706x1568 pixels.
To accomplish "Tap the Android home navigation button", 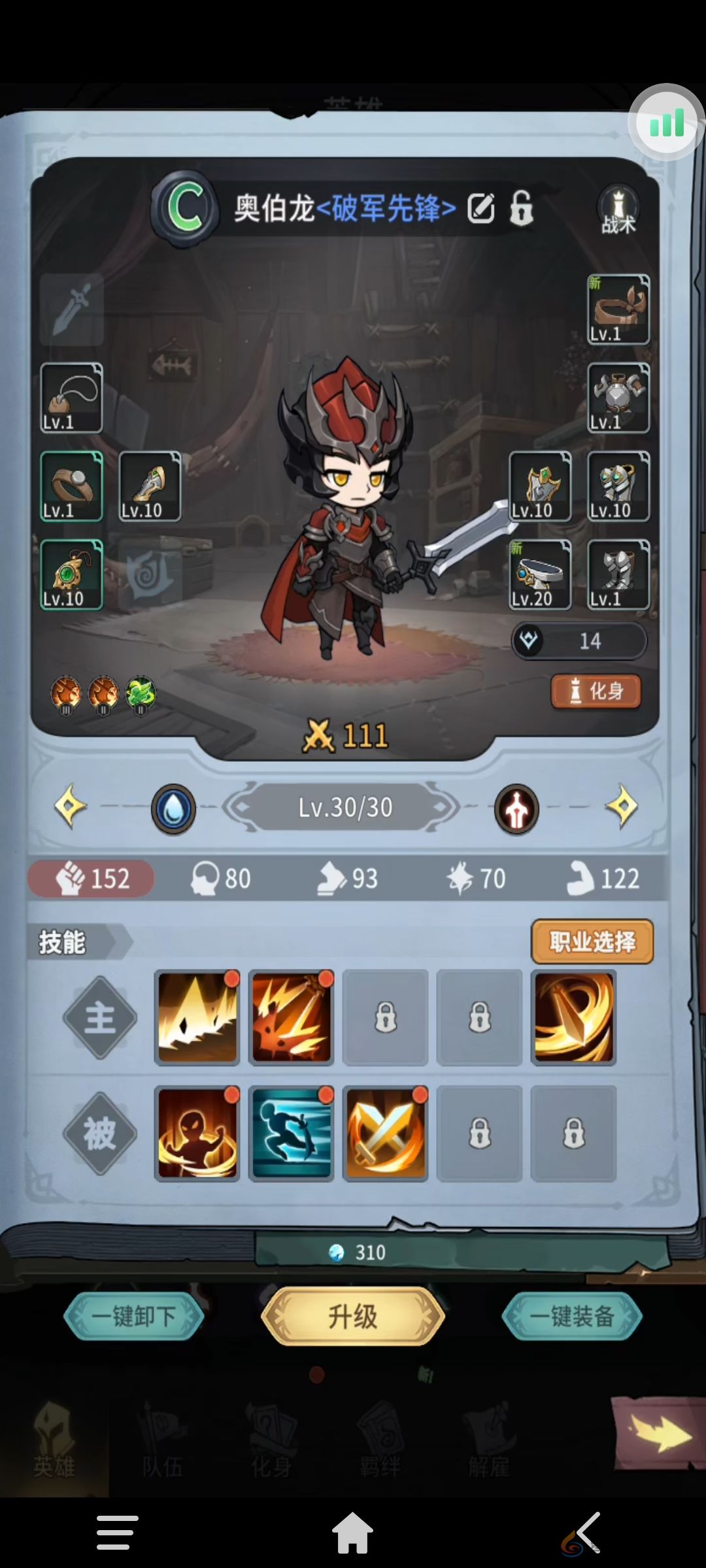I will [x=352, y=1532].
